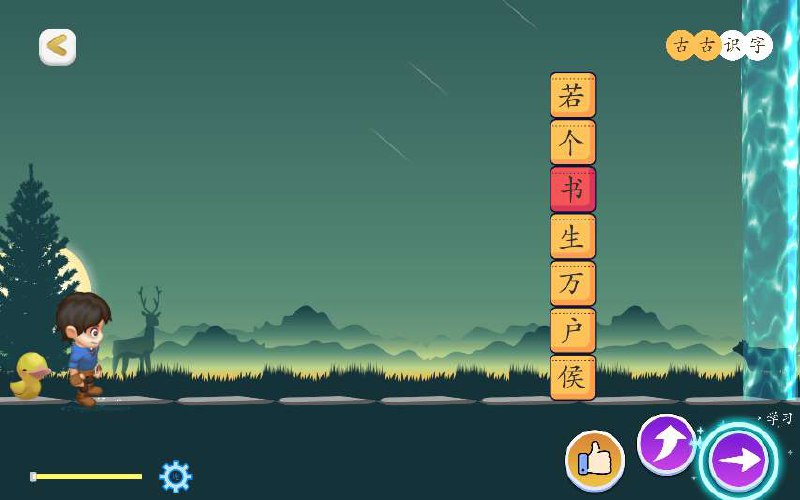Click the 古古识字 logo badge
Image resolution: width=800 pixels, height=500 pixels.
point(719,45)
